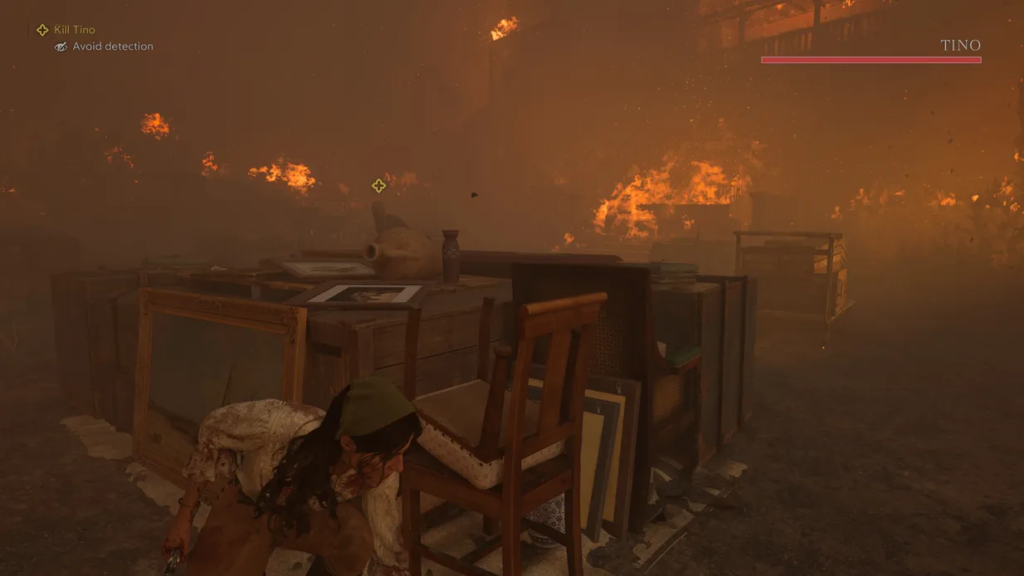Click the objective waypoint marker over the crates
The height and width of the screenshot is (576, 1024).
[x=378, y=185]
